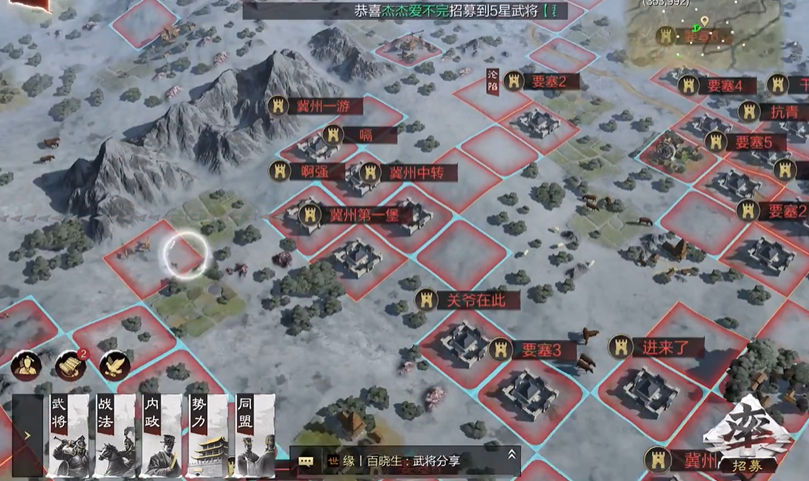
Task: Expand the chat bar with double arrows
Action: (x=512, y=455)
